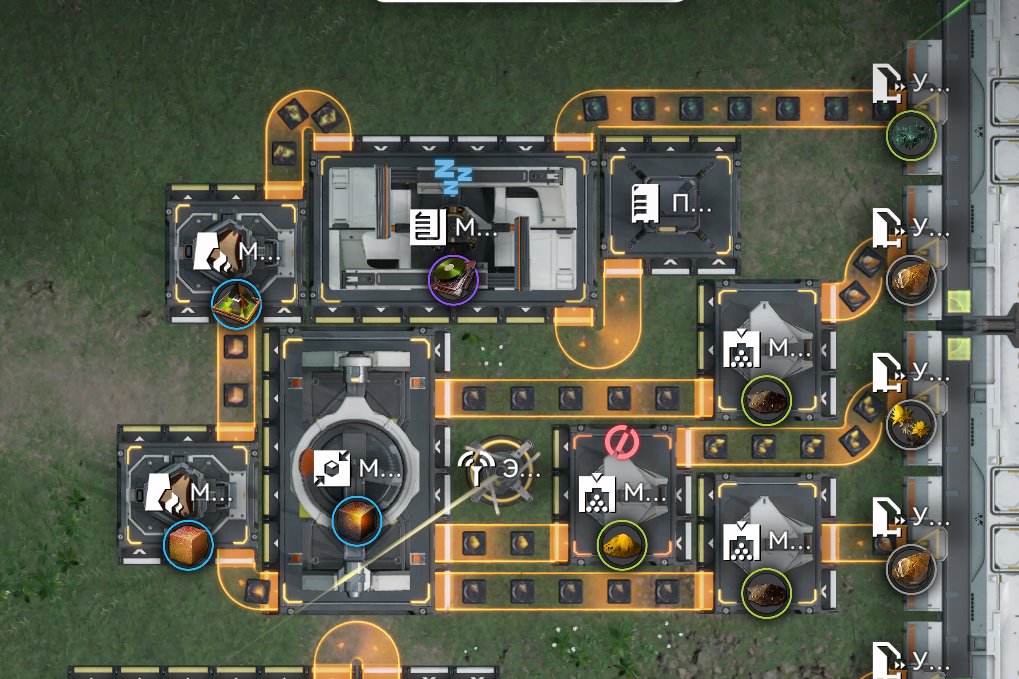Select the dark green ore unloader icon
The image size is (1019, 679).
tap(911, 134)
